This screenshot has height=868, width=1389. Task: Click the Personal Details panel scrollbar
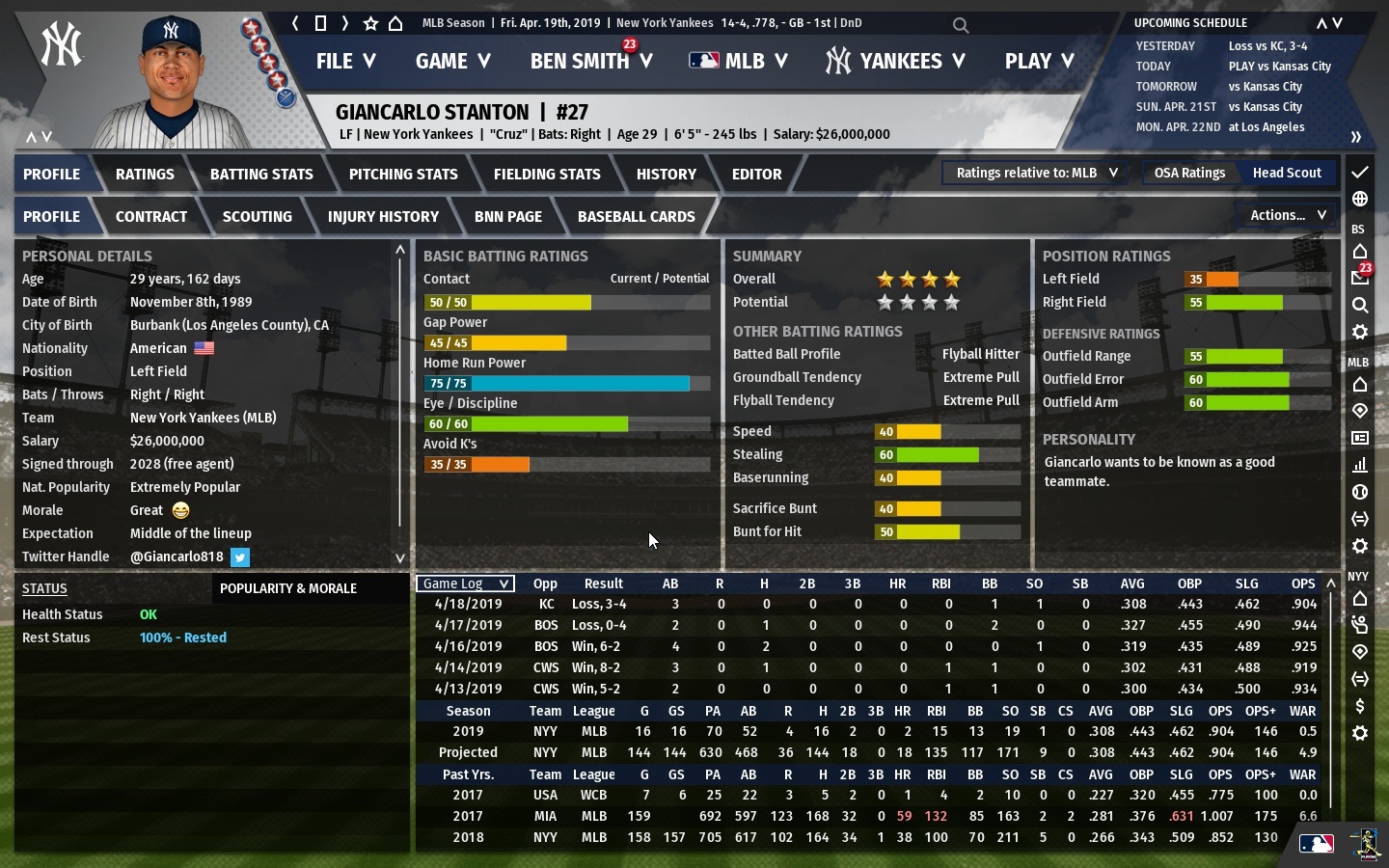[x=399, y=405]
